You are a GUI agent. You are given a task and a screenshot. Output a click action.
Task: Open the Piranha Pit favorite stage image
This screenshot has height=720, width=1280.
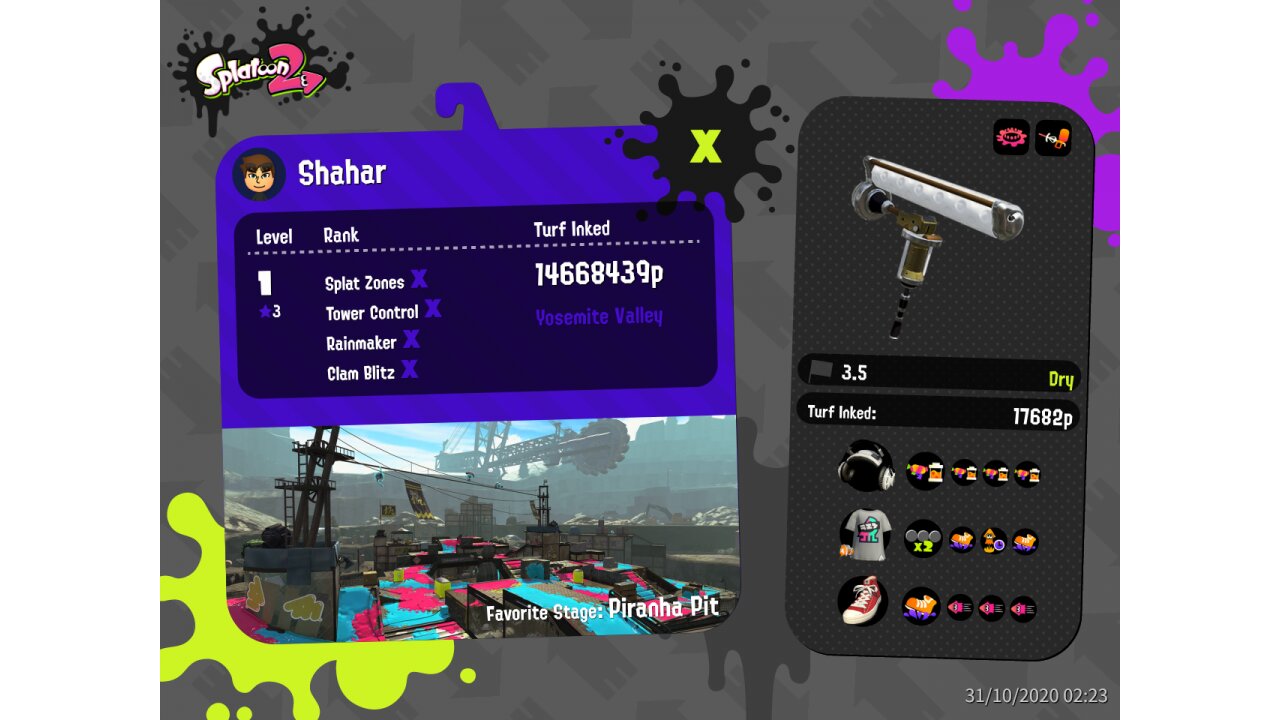tap(478, 530)
